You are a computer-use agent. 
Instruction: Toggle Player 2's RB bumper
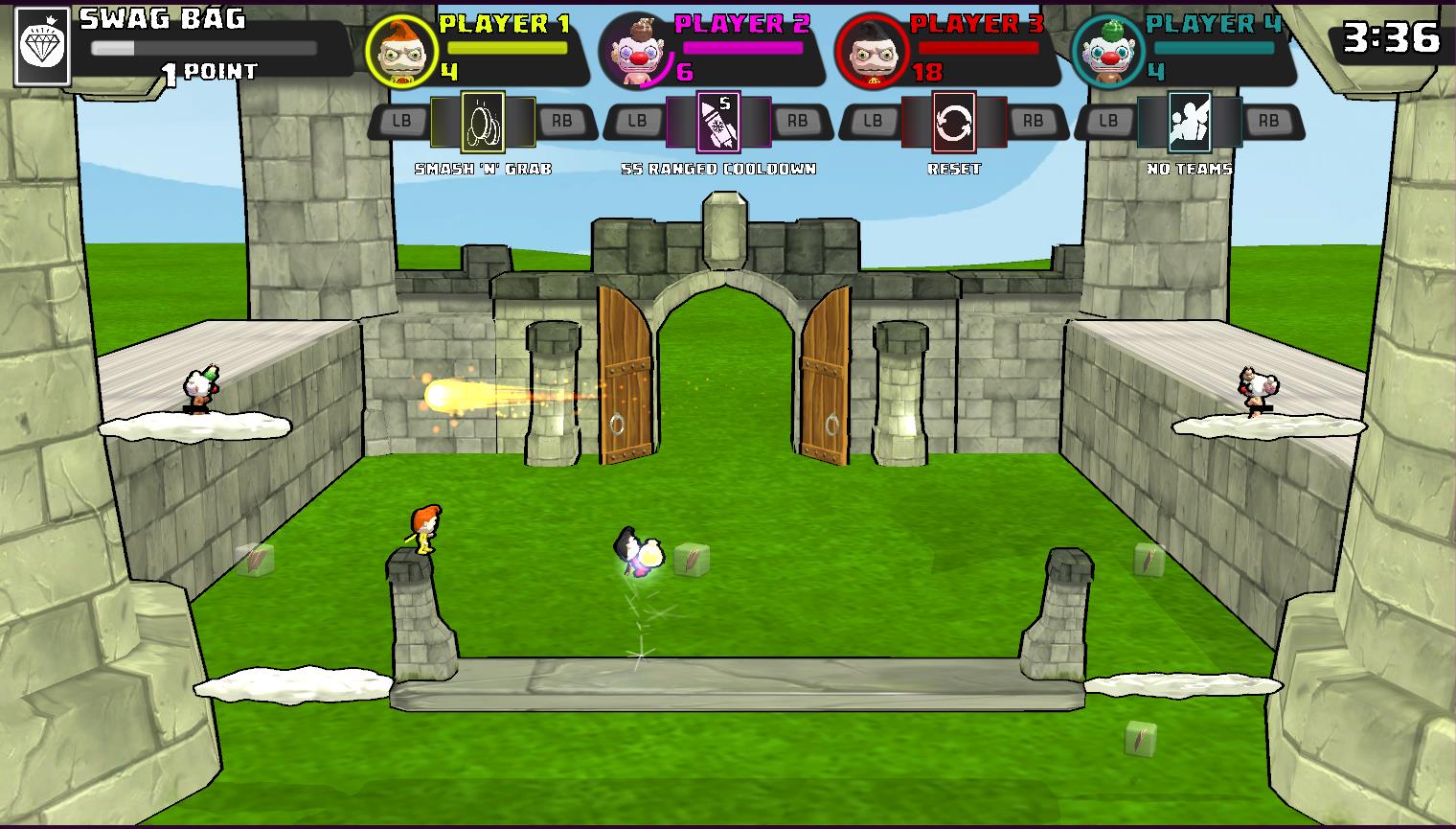tap(797, 121)
